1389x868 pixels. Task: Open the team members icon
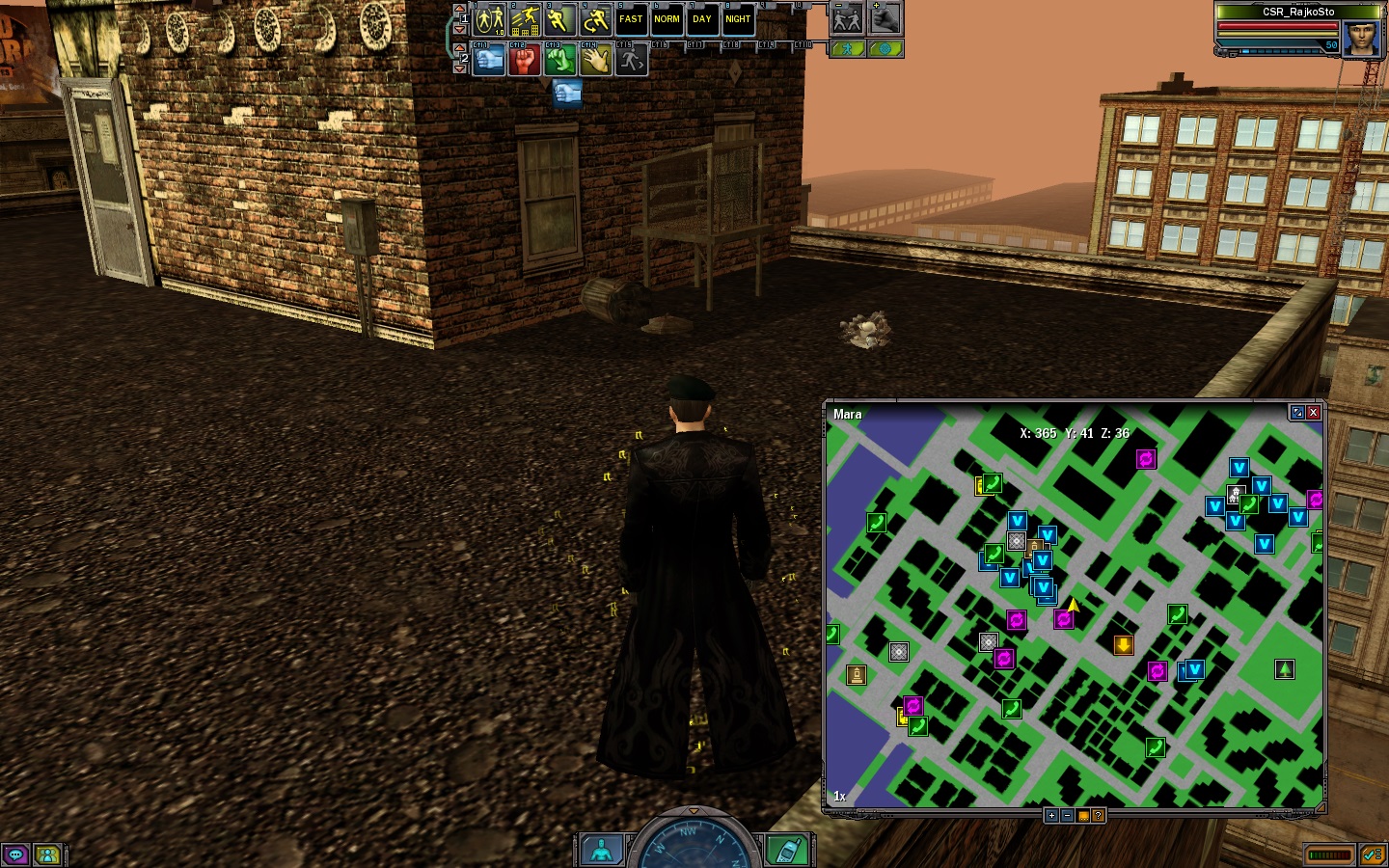pyautogui.click(x=46, y=854)
